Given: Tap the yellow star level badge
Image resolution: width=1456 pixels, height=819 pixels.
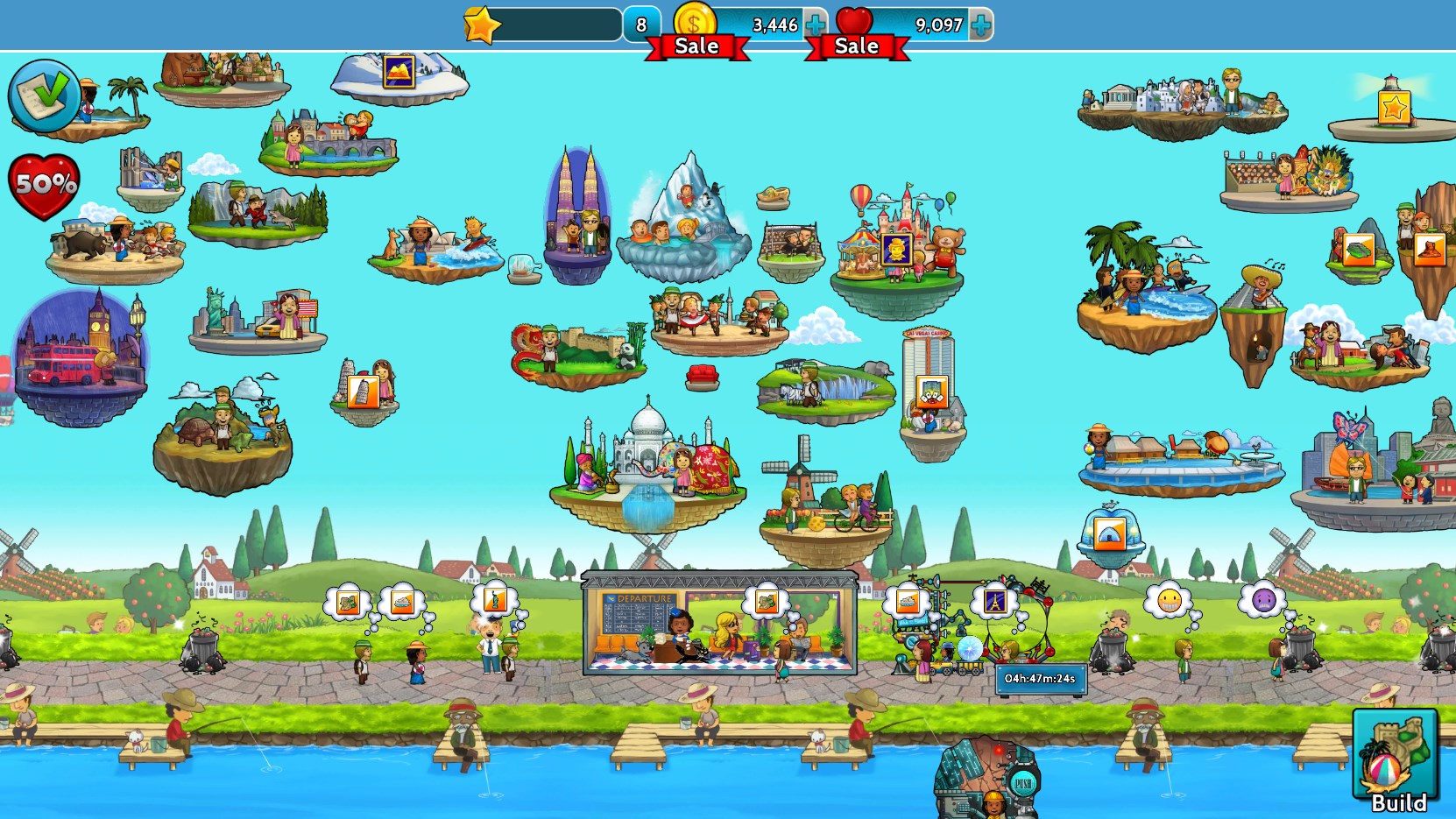Looking at the screenshot, I should click(482, 25).
